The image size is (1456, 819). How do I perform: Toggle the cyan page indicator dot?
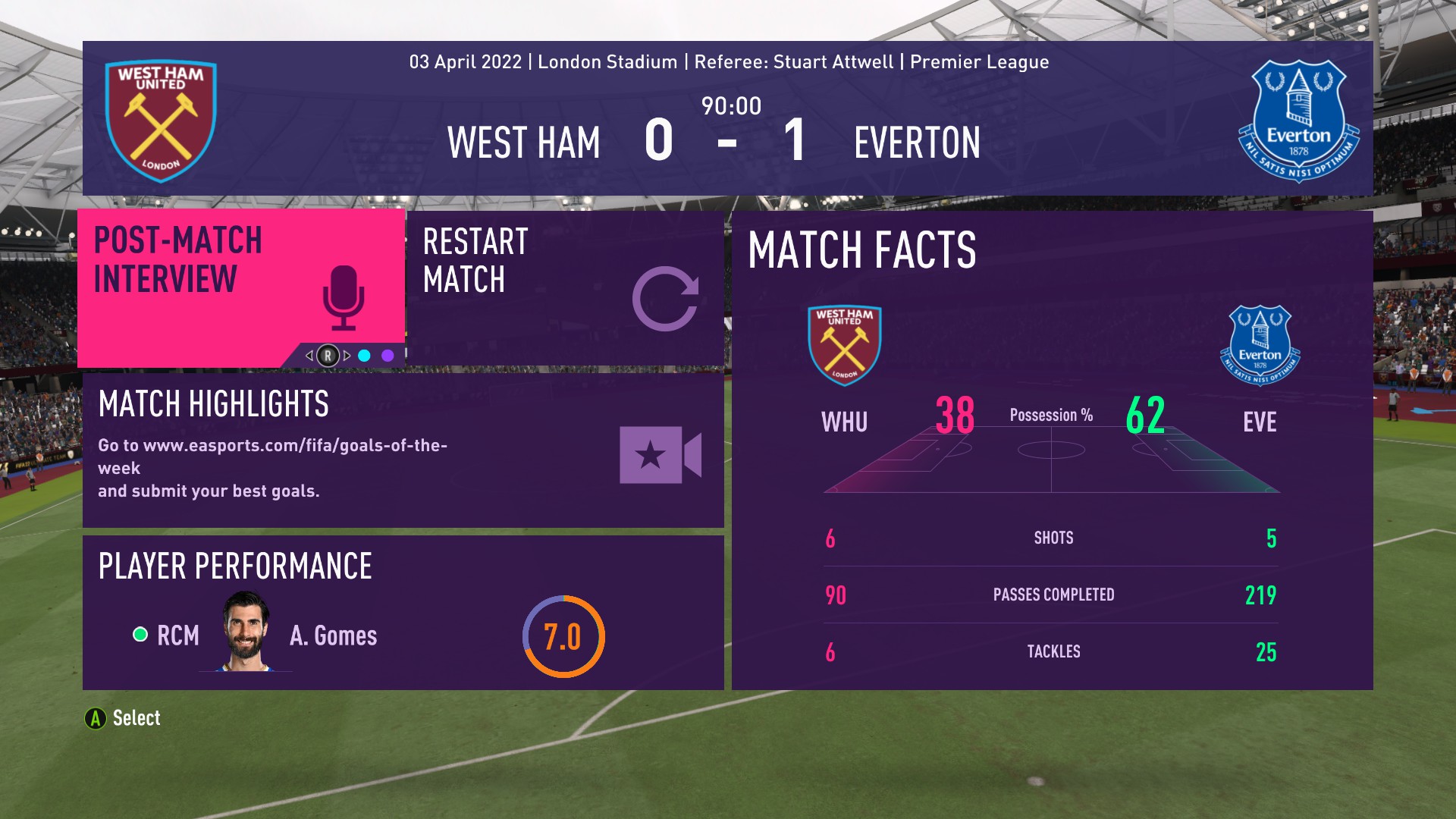(362, 354)
